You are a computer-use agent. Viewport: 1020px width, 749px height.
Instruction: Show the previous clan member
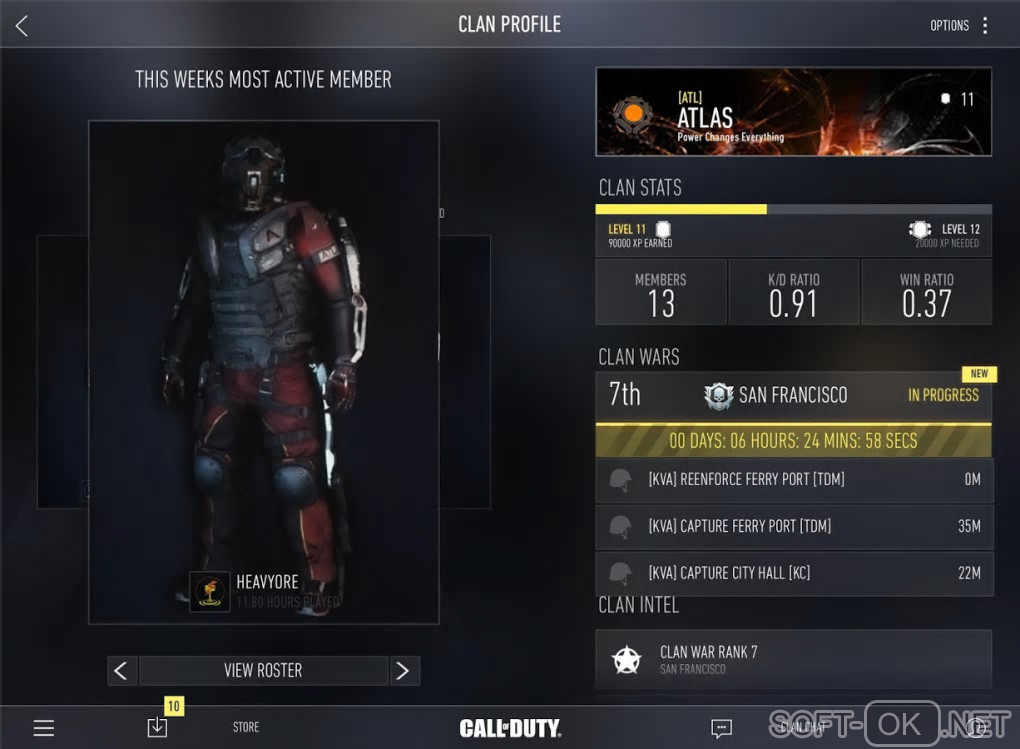(x=122, y=670)
